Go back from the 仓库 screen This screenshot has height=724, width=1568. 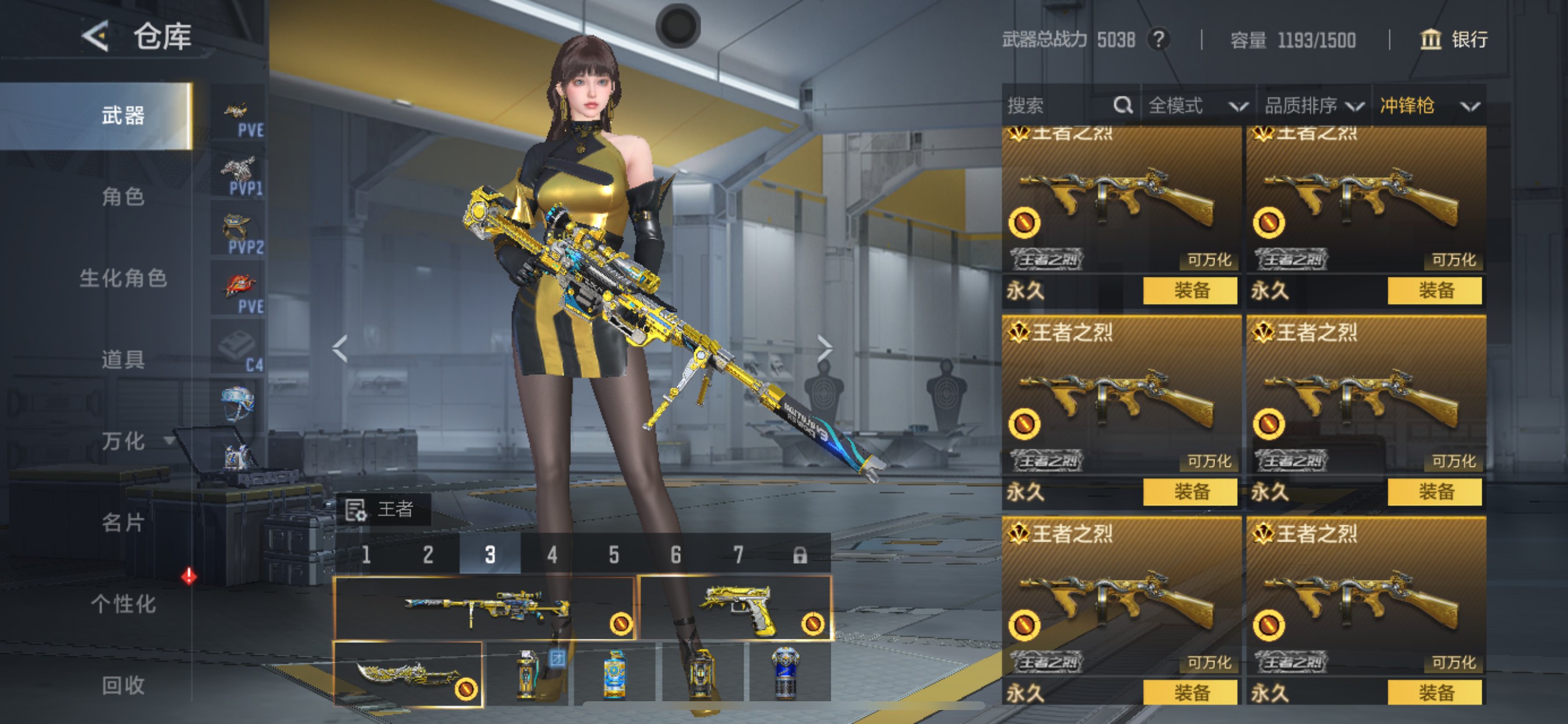click(96, 37)
